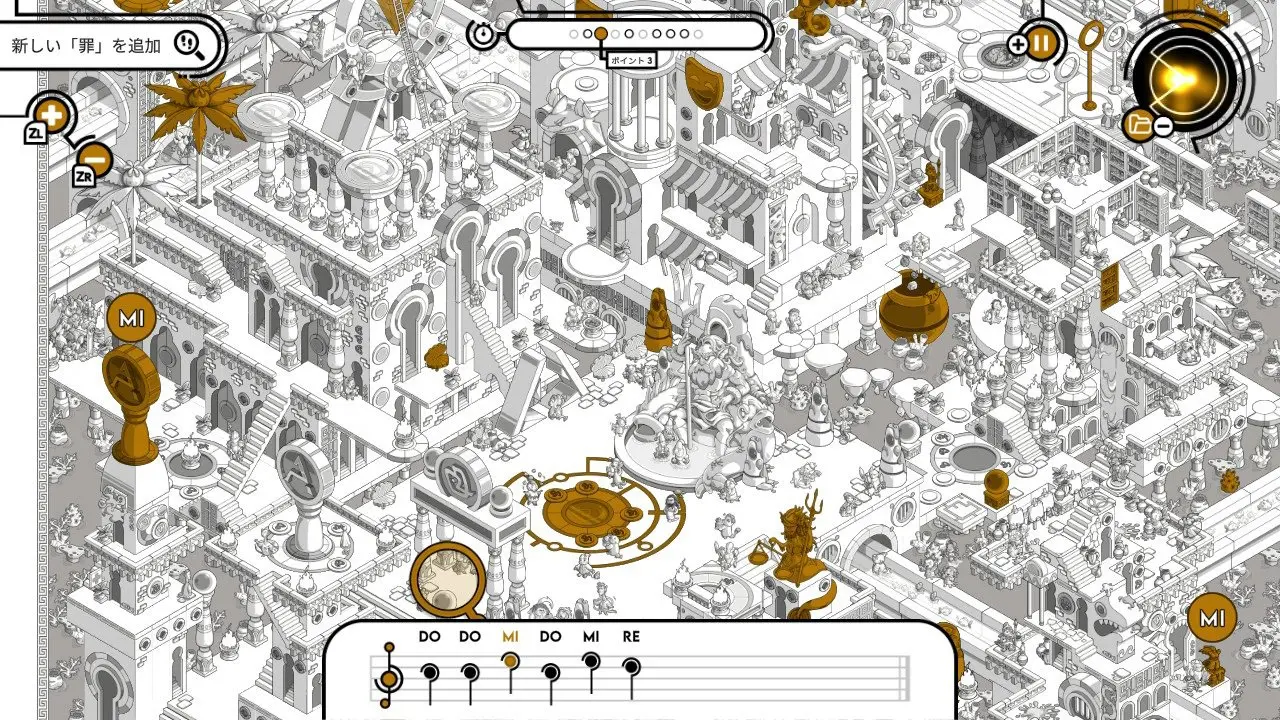
Task: Select the magnifying glass search icon on the banner
Action: [196, 44]
